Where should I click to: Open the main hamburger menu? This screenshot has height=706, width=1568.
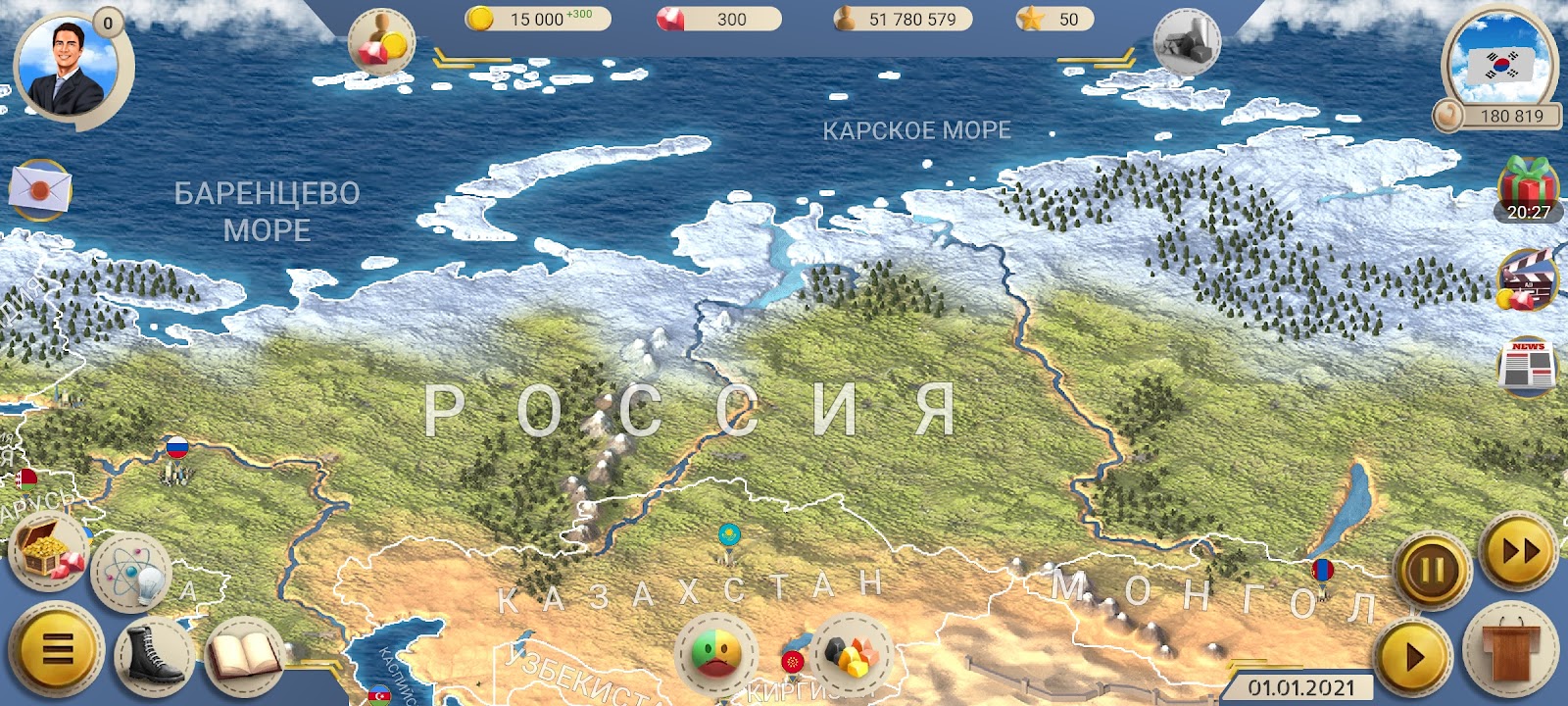pyautogui.click(x=58, y=648)
